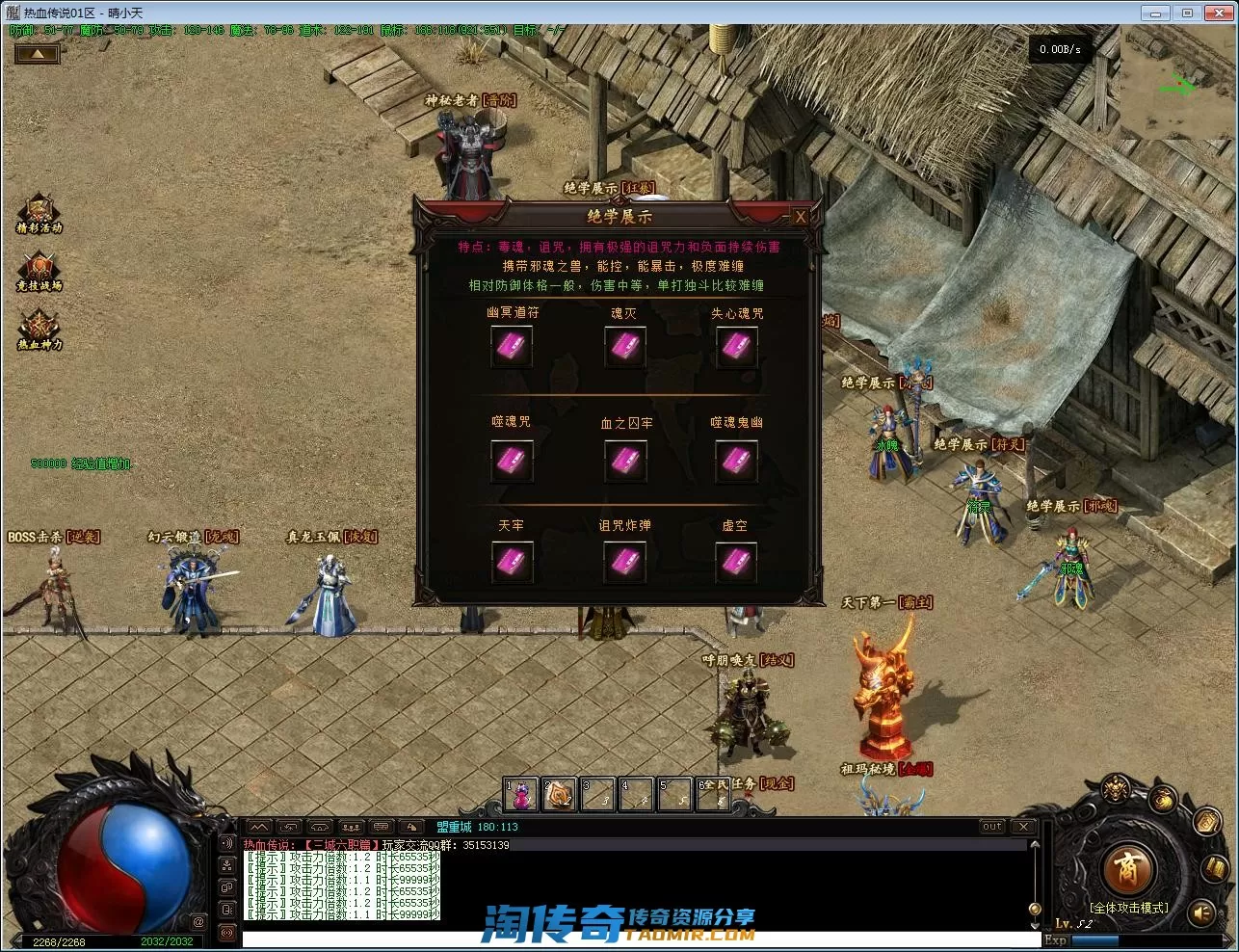Use the potion in hotbar slot 1
Viewport: 1239px width, 952px height.
click(x=521, y=795)
